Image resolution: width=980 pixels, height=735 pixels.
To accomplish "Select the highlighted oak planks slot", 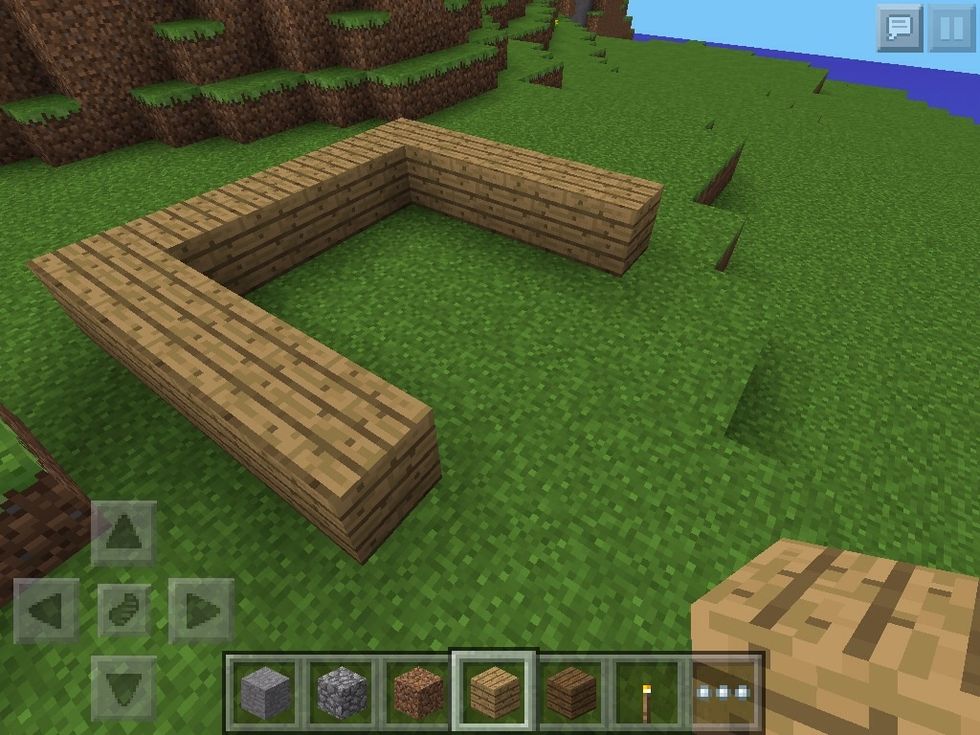I will tap(494, 691).
